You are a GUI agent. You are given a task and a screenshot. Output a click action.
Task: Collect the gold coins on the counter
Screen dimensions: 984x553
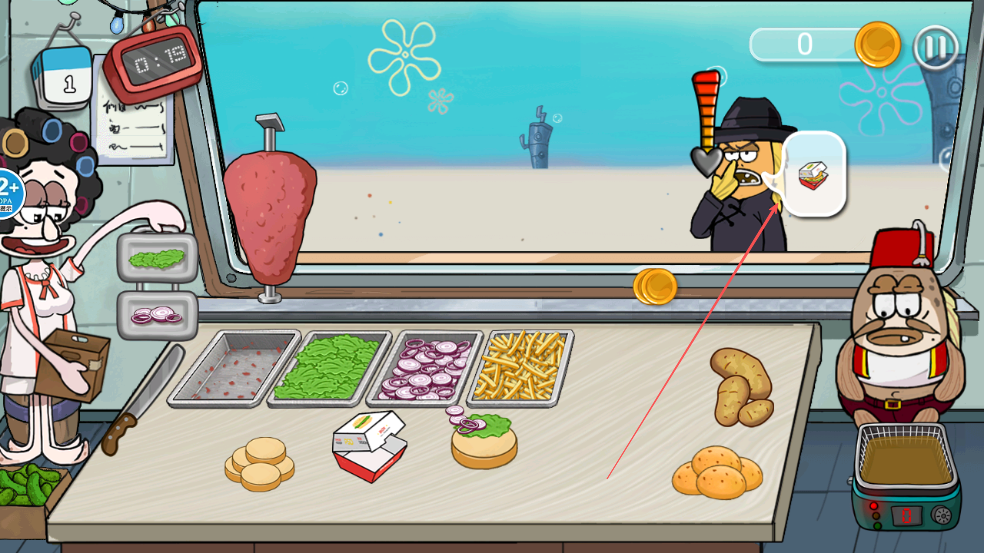655,286
